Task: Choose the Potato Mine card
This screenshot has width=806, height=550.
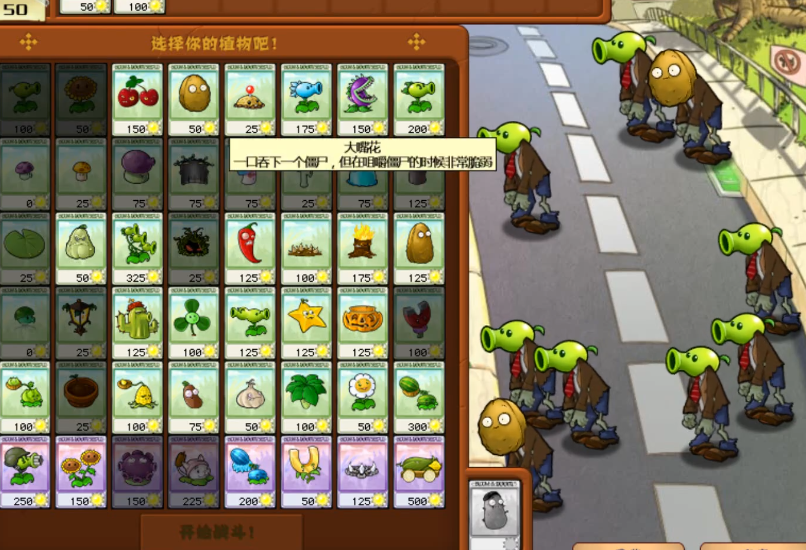Action: 250,99
